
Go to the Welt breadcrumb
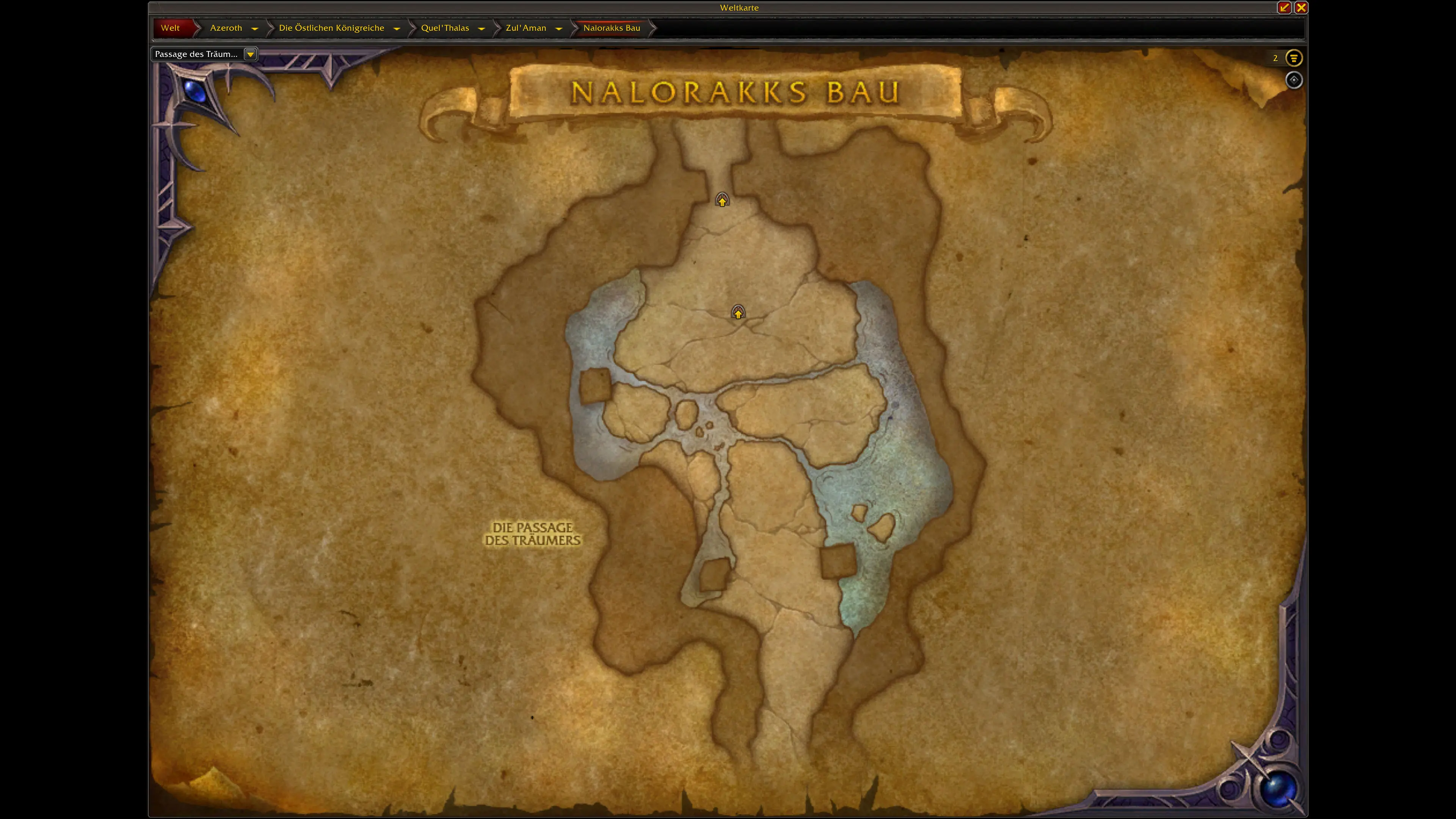[x=170, y=28]
